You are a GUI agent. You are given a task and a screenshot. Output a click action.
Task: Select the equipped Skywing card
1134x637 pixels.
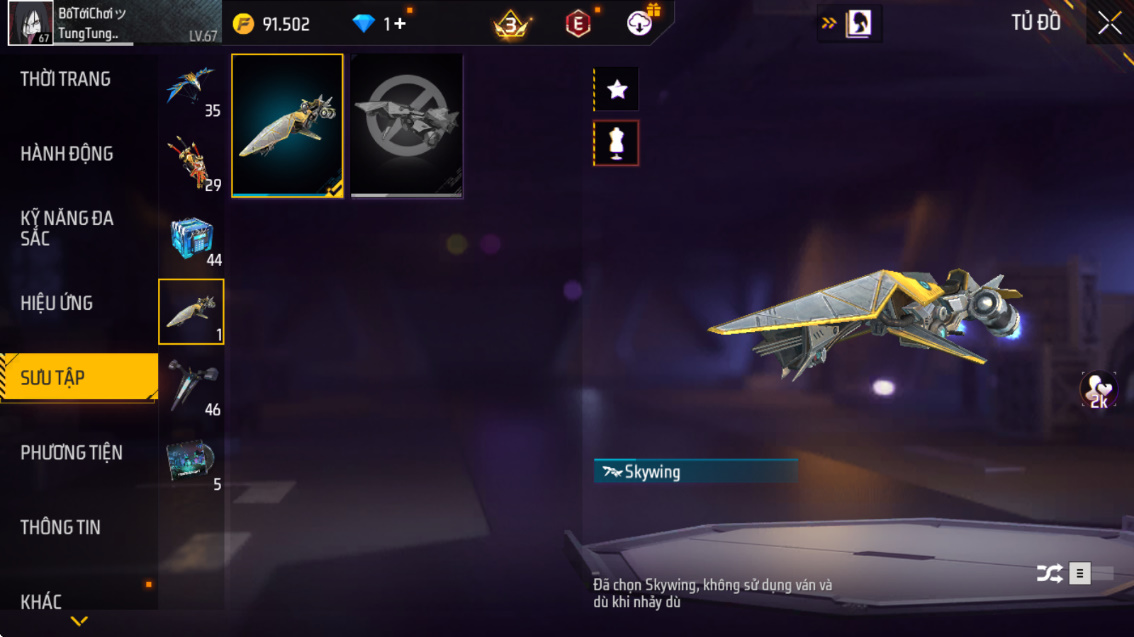coord(288,125)
